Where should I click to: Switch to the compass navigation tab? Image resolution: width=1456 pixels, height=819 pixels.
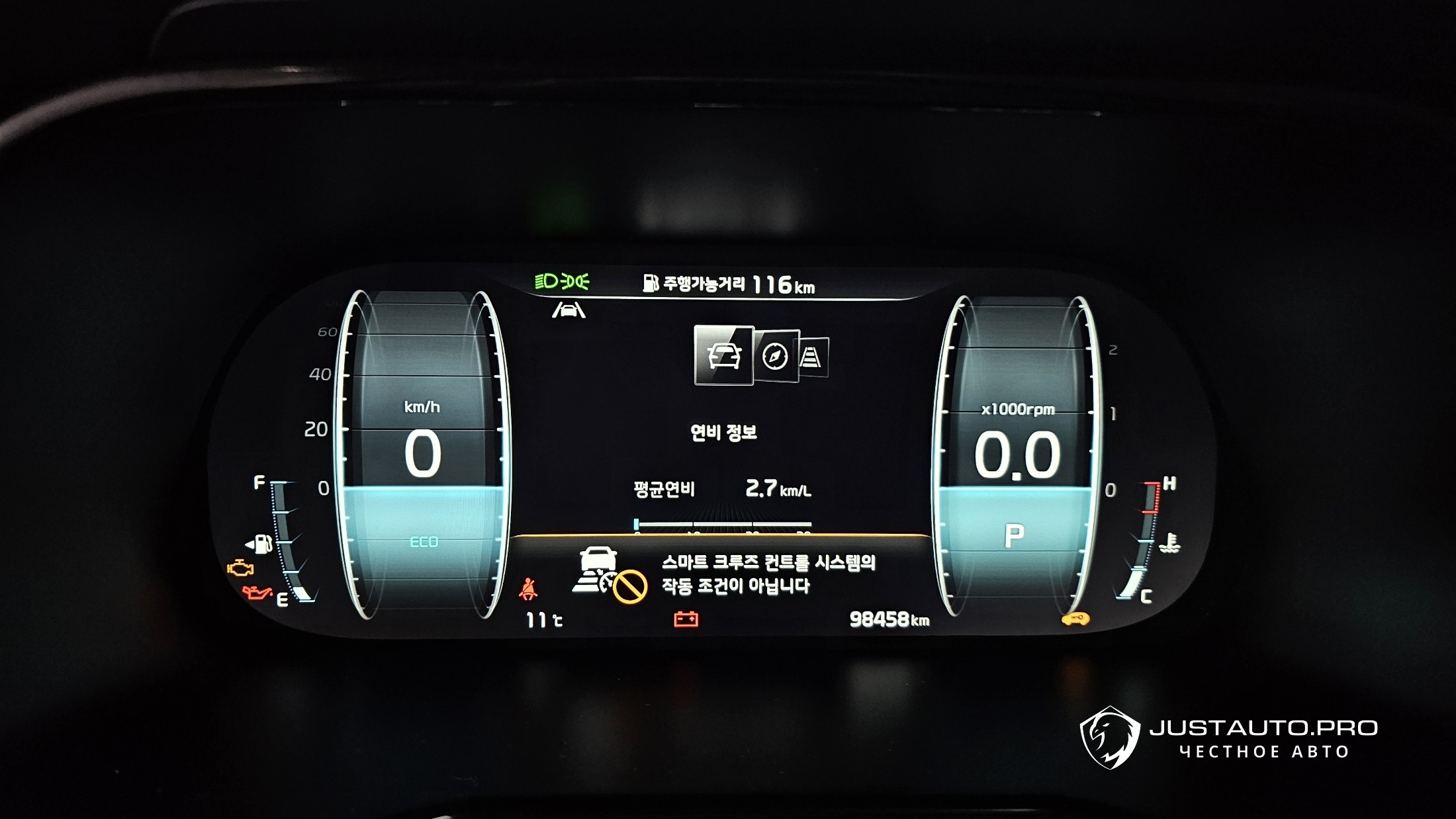tap(776, 357)
